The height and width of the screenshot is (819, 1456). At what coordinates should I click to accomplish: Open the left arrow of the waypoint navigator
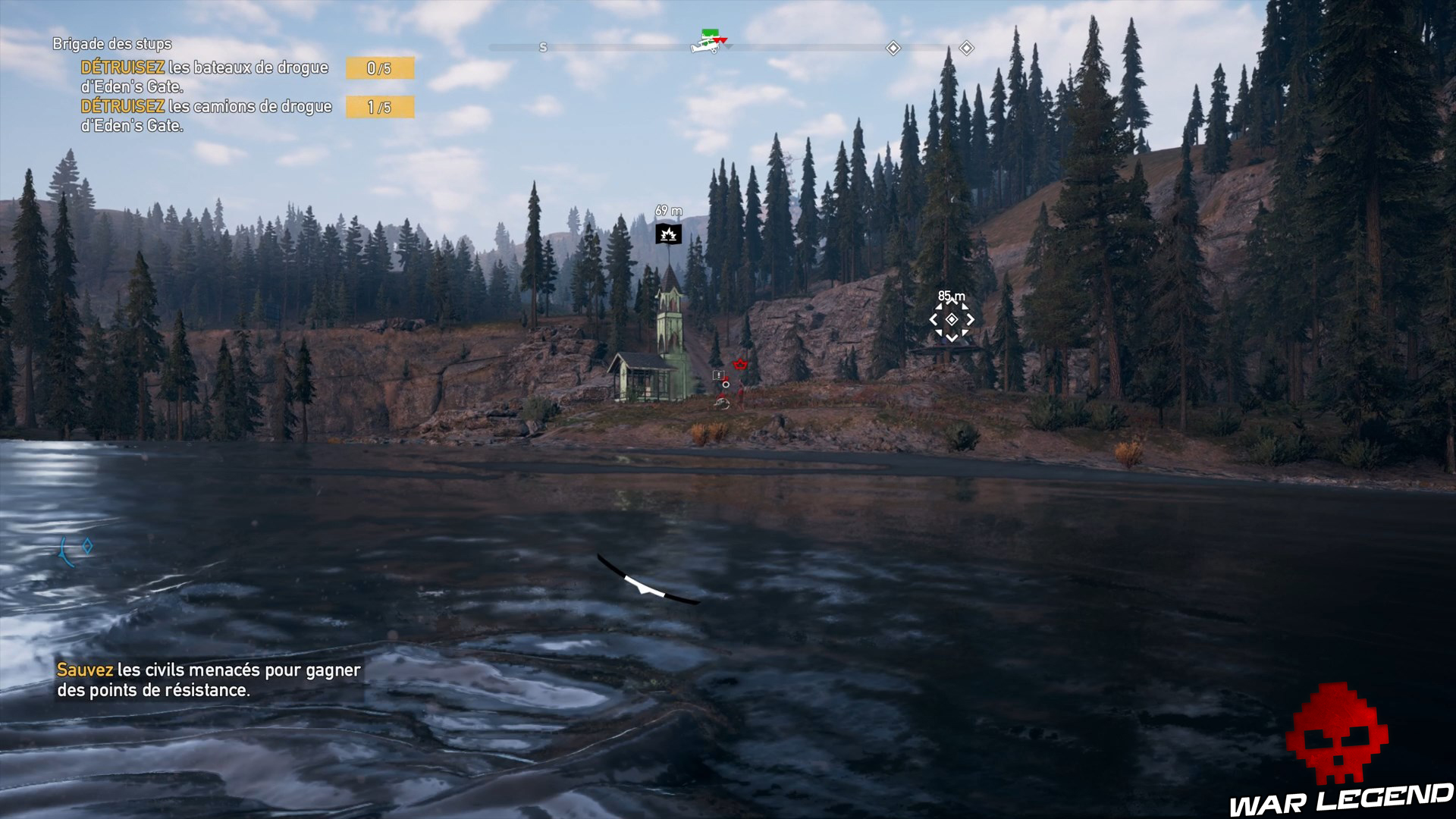[934, 319]
